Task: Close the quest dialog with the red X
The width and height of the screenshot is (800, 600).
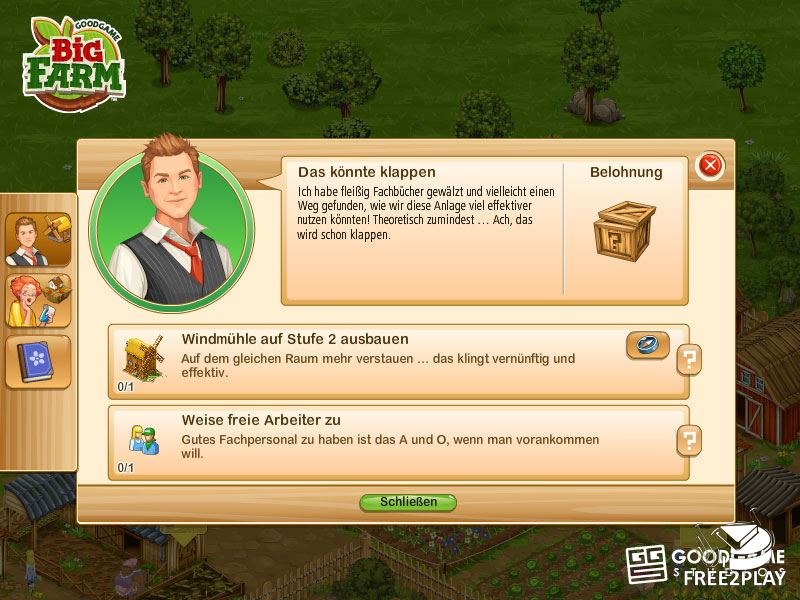Action: (710, 165)
